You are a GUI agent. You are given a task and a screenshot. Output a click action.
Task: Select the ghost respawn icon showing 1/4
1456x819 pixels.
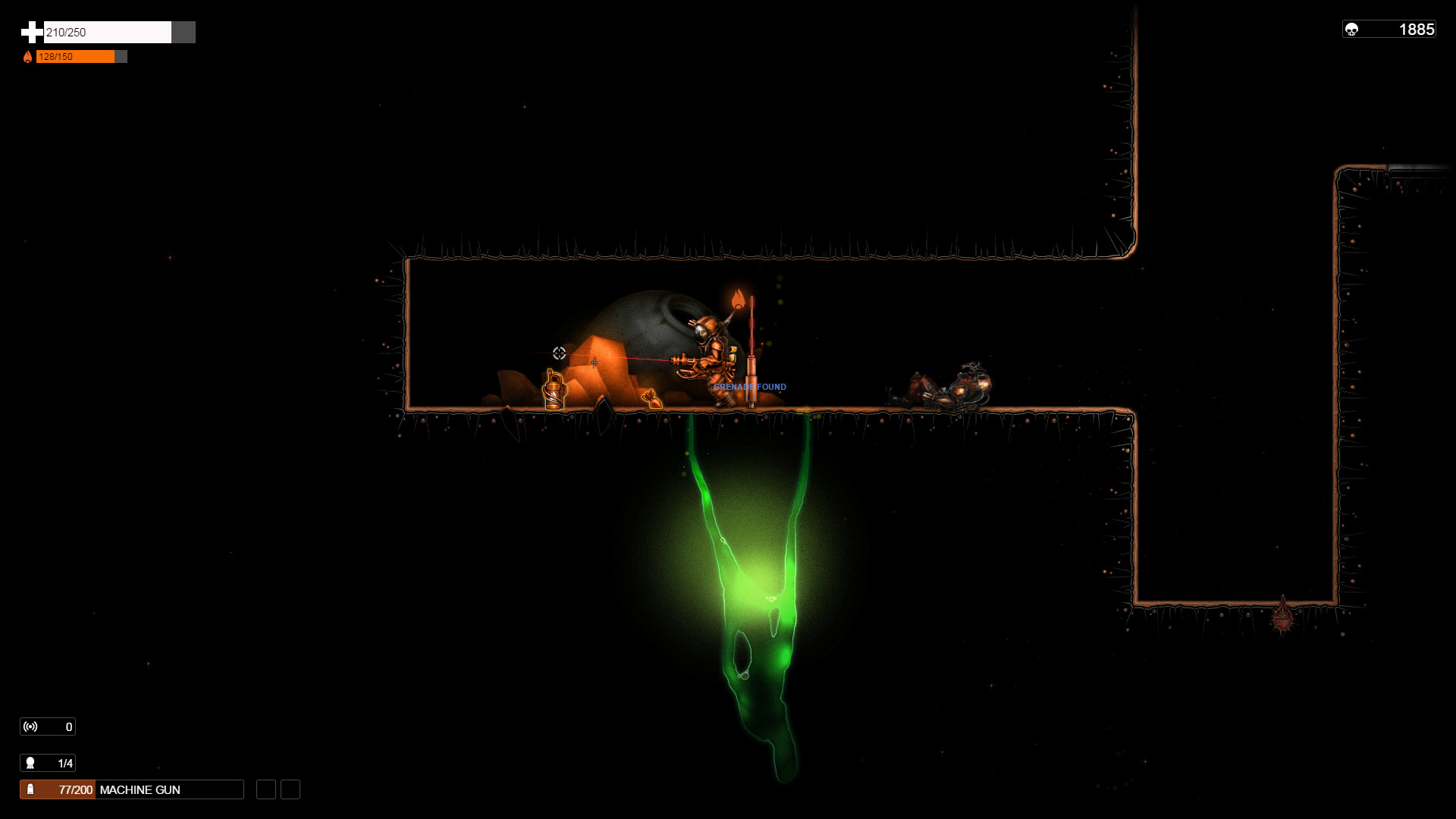tap(30, 764)
